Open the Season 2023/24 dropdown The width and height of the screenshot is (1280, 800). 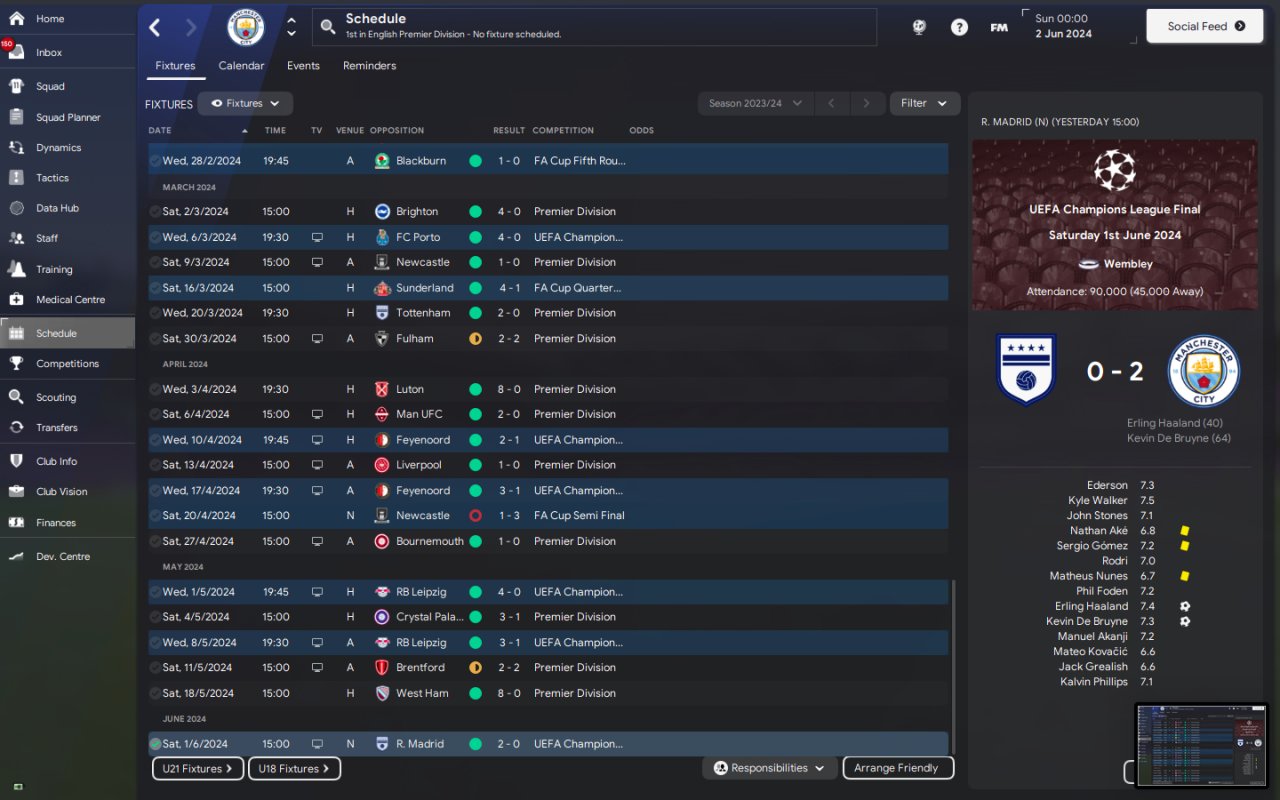(x=755, y=103)
